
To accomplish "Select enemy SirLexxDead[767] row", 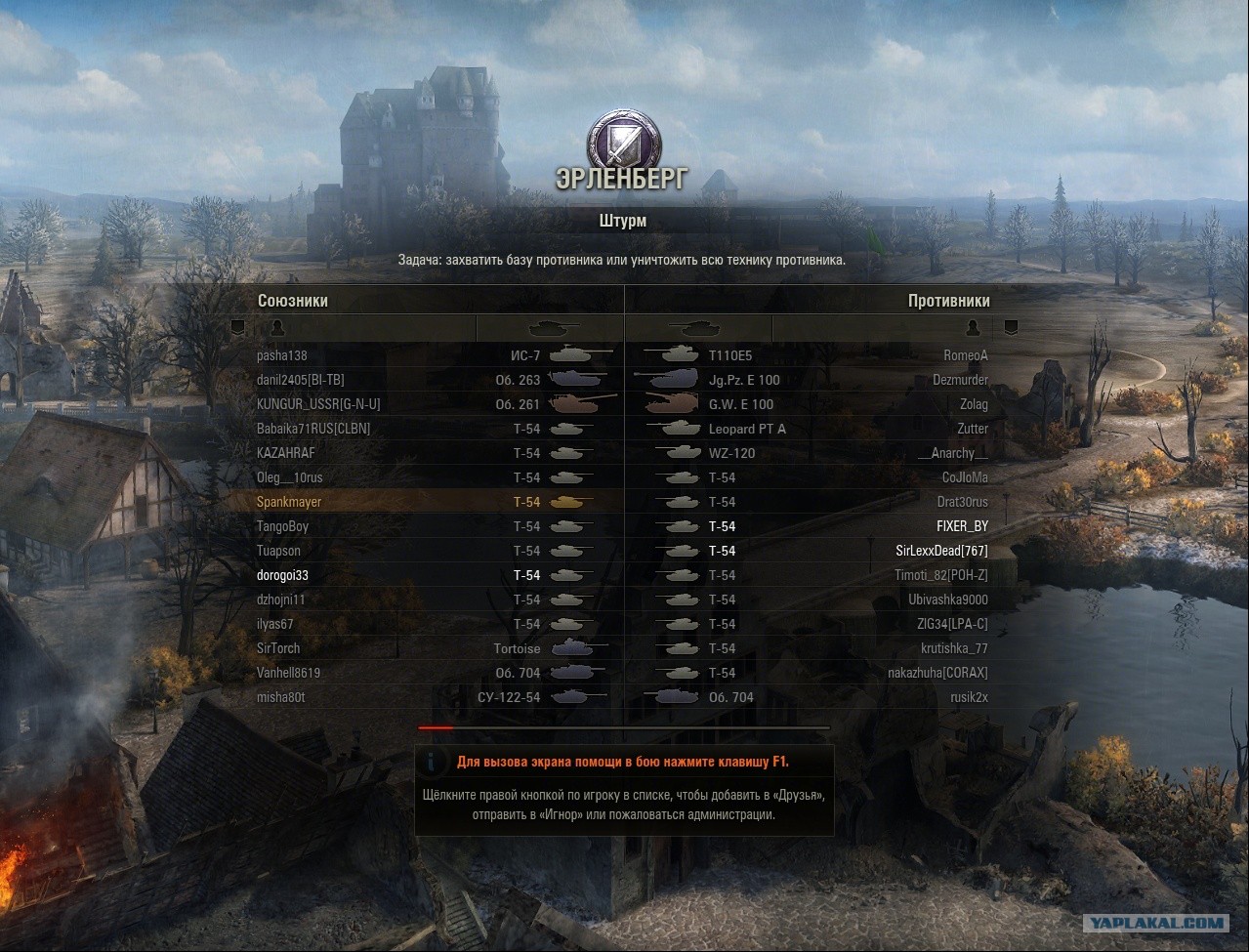I will (x=941, y=551).
